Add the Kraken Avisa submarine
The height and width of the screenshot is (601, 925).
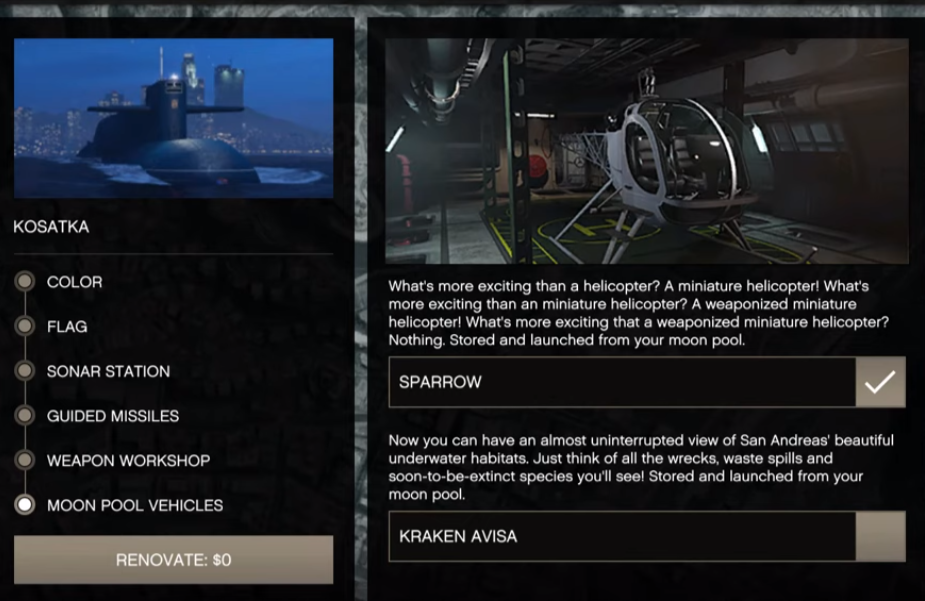[880, 537]
